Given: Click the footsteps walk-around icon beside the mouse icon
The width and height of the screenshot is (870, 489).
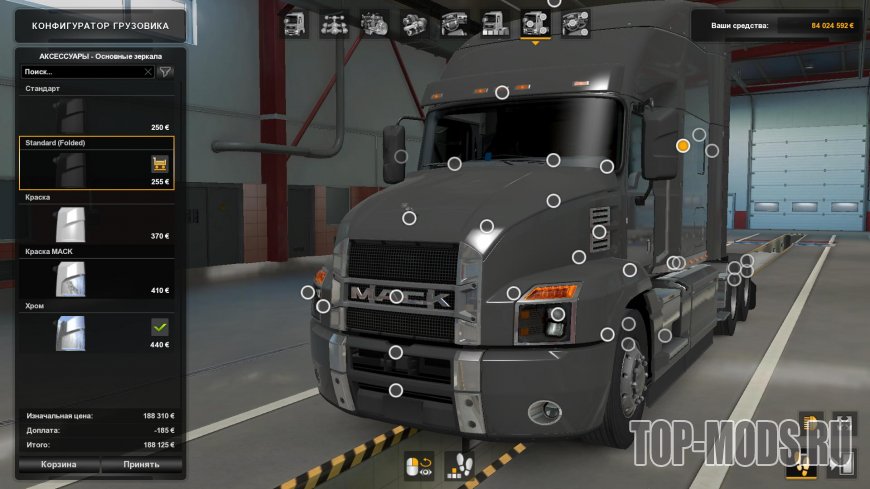Looking at the screenshot, I should click(x=458, y=466).
